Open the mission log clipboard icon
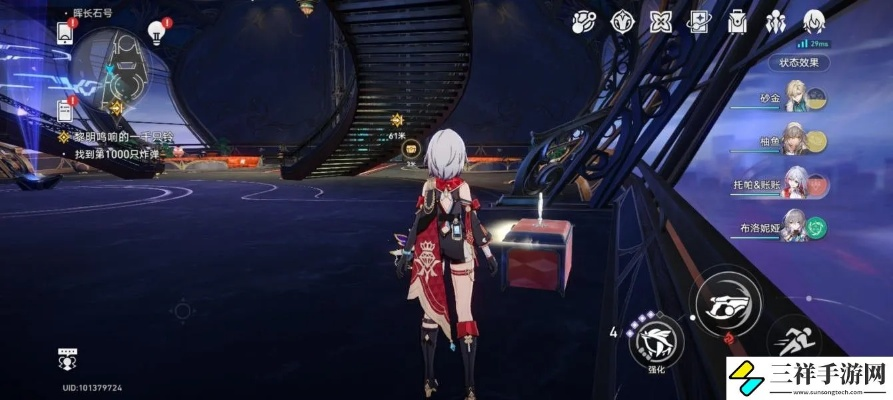The height and width of the screenshot is (400, 893). [66, 109]
